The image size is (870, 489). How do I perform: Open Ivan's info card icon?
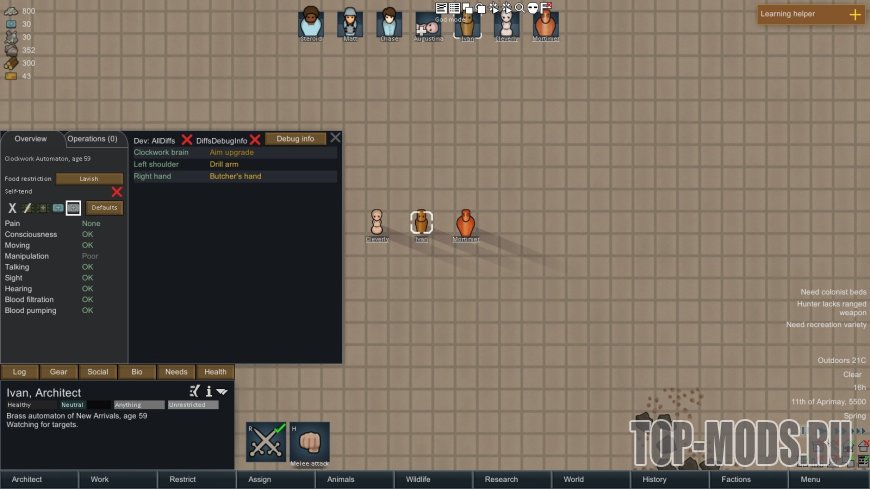point(208,391)
